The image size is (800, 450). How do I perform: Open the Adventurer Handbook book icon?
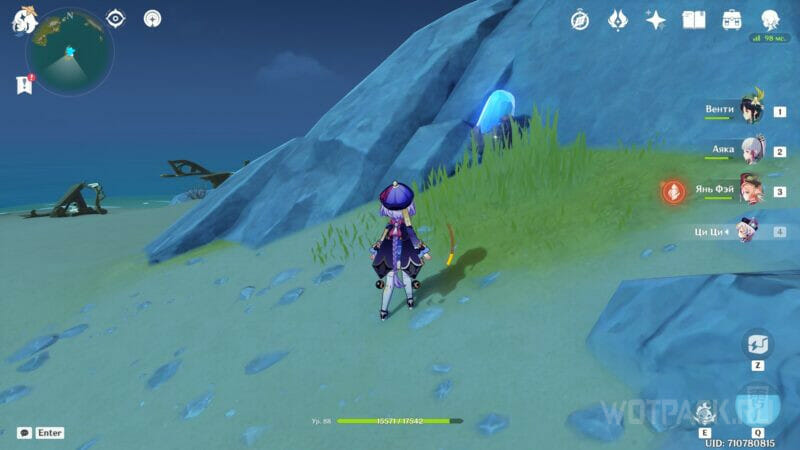tap(694, 20)
